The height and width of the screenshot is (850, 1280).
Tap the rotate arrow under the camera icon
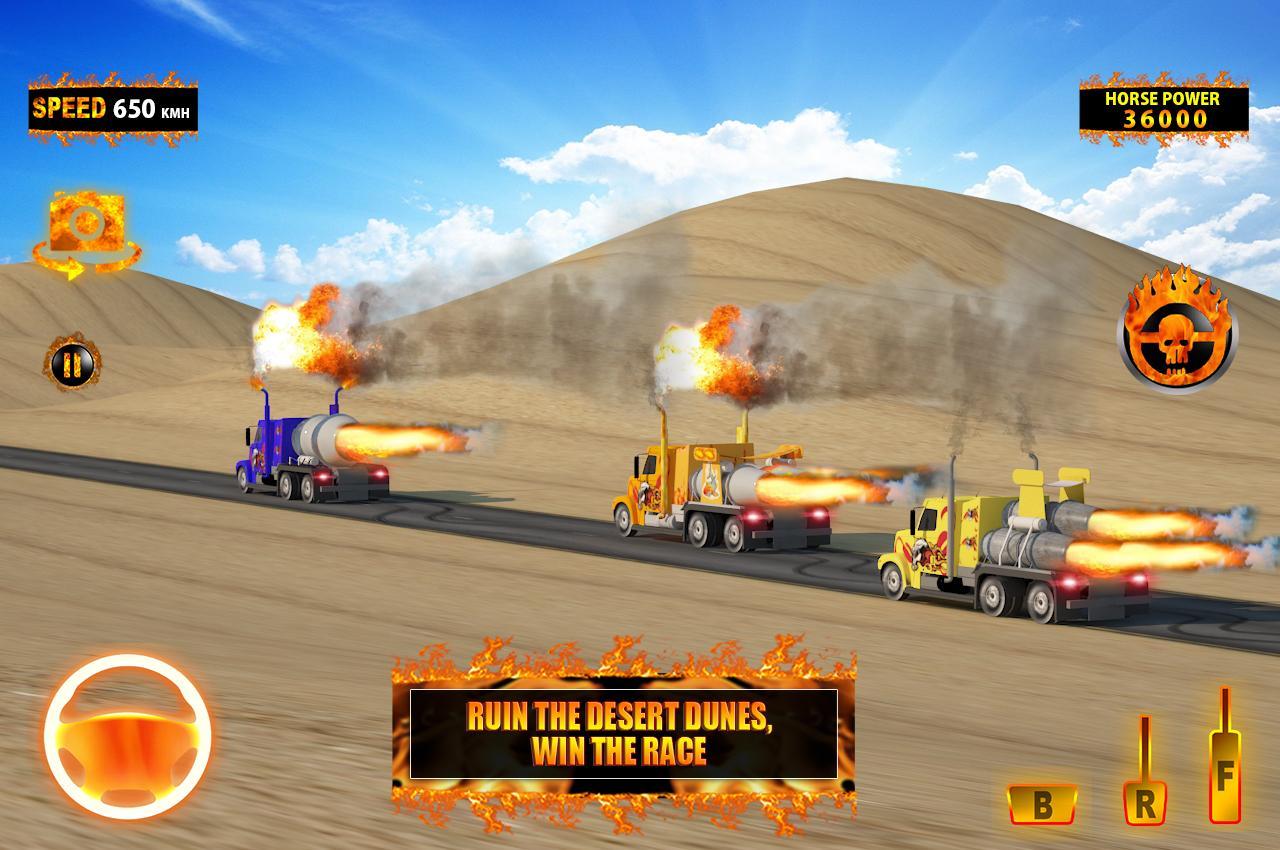coord(84,262)
